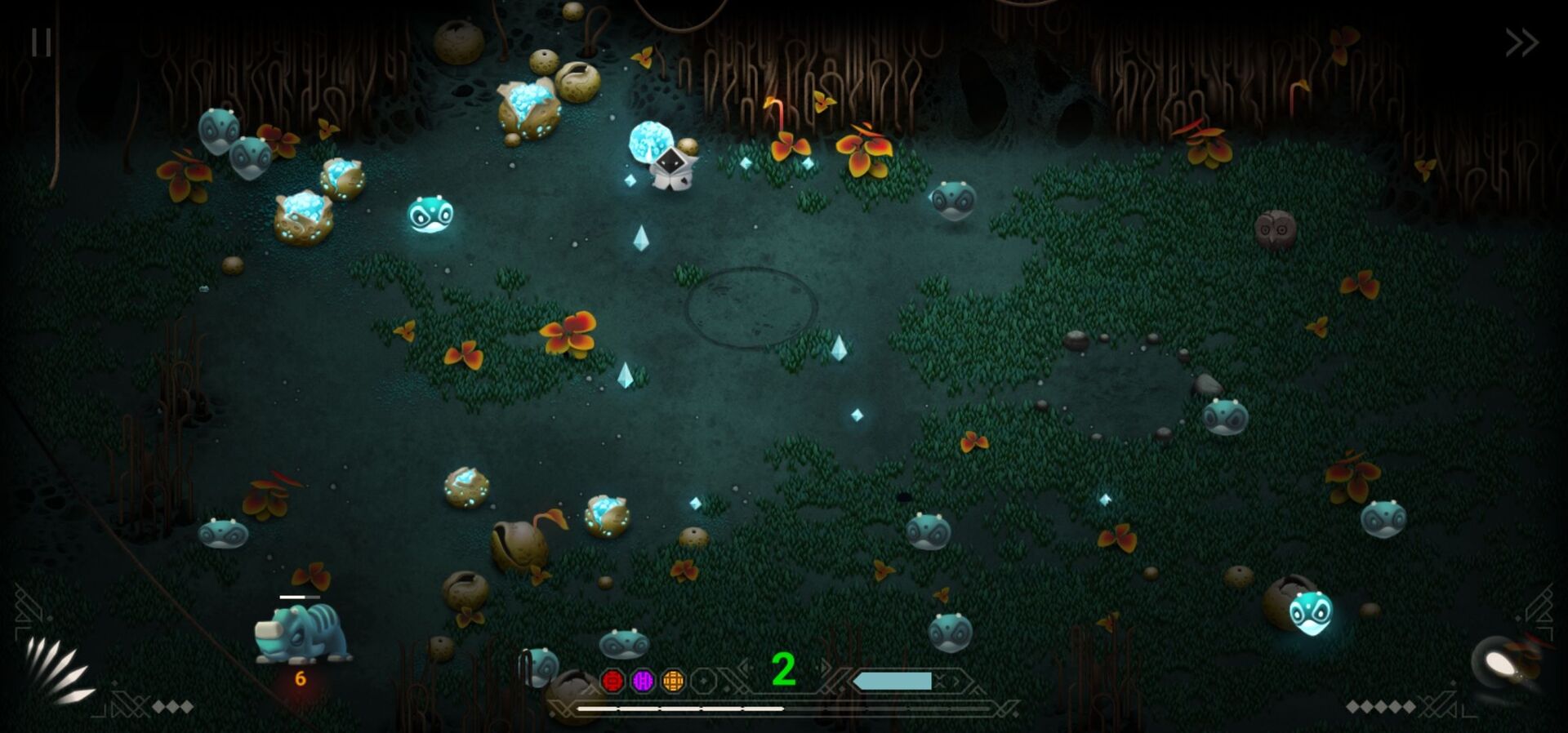Pause the game
Image resolution: width=1568 pixels, height=733 pixels.
point(41,42)
